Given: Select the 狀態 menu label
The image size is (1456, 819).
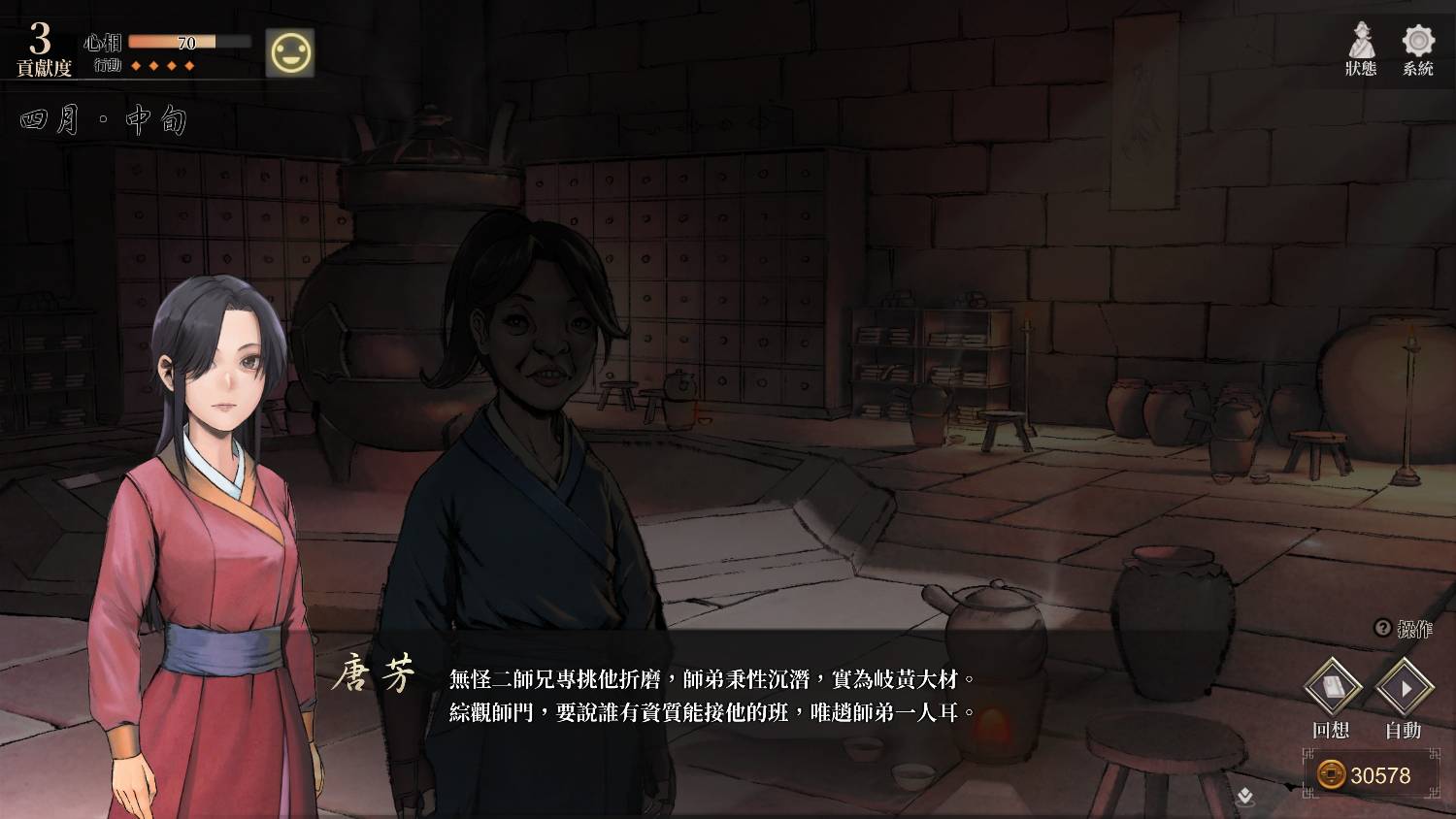Looking at the screenshot, I should coord(1360,68).
